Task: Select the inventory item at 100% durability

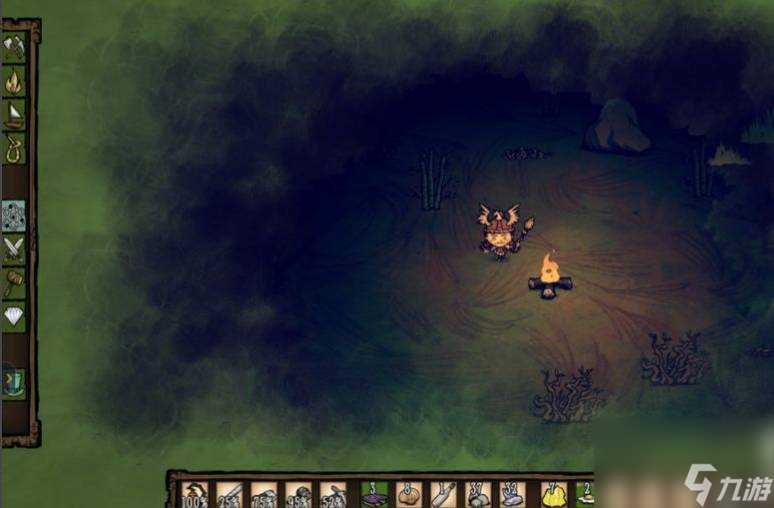Action: 195,494
